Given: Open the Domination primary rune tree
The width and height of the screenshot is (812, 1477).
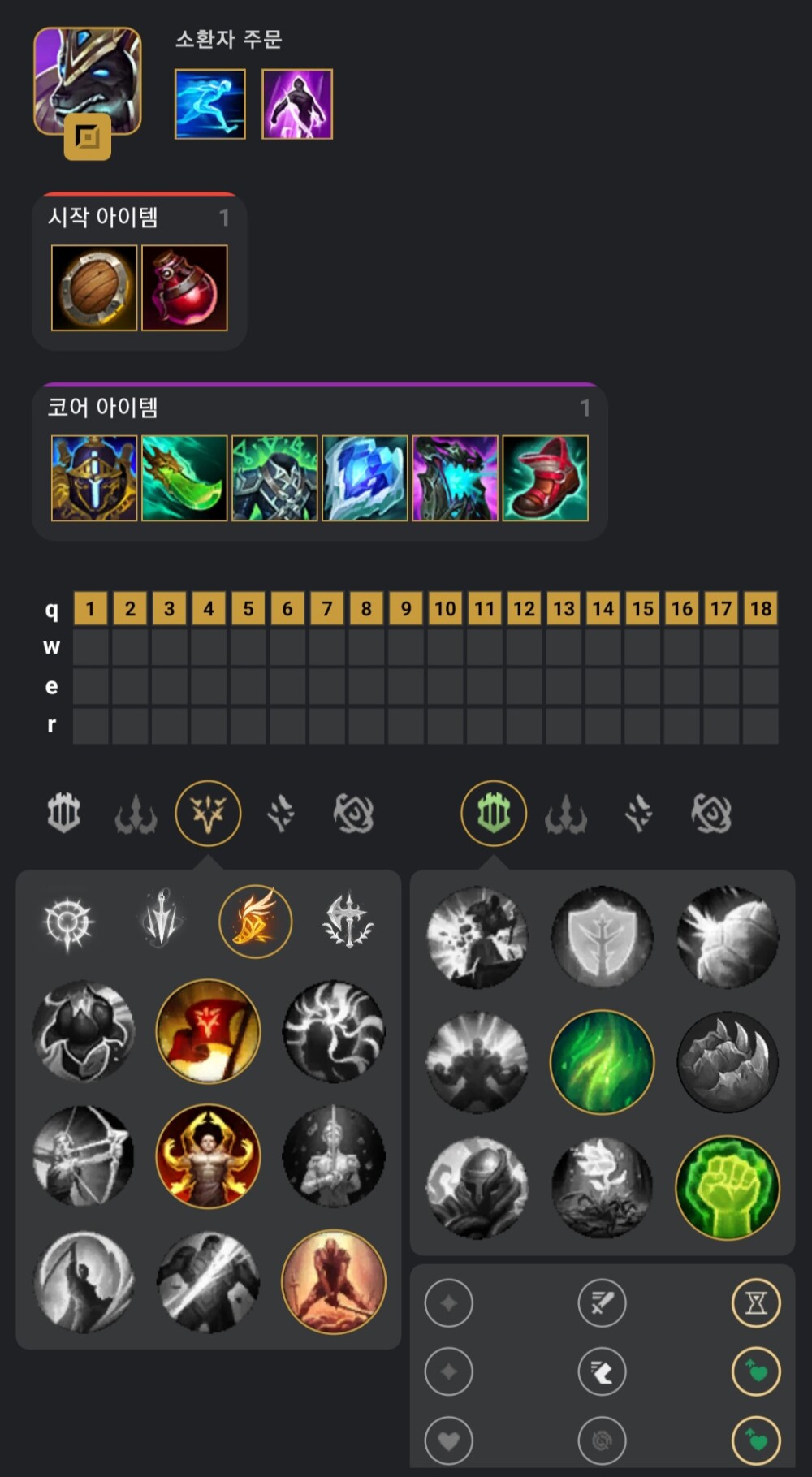Looking at the screenshot, I should point(136,813).
